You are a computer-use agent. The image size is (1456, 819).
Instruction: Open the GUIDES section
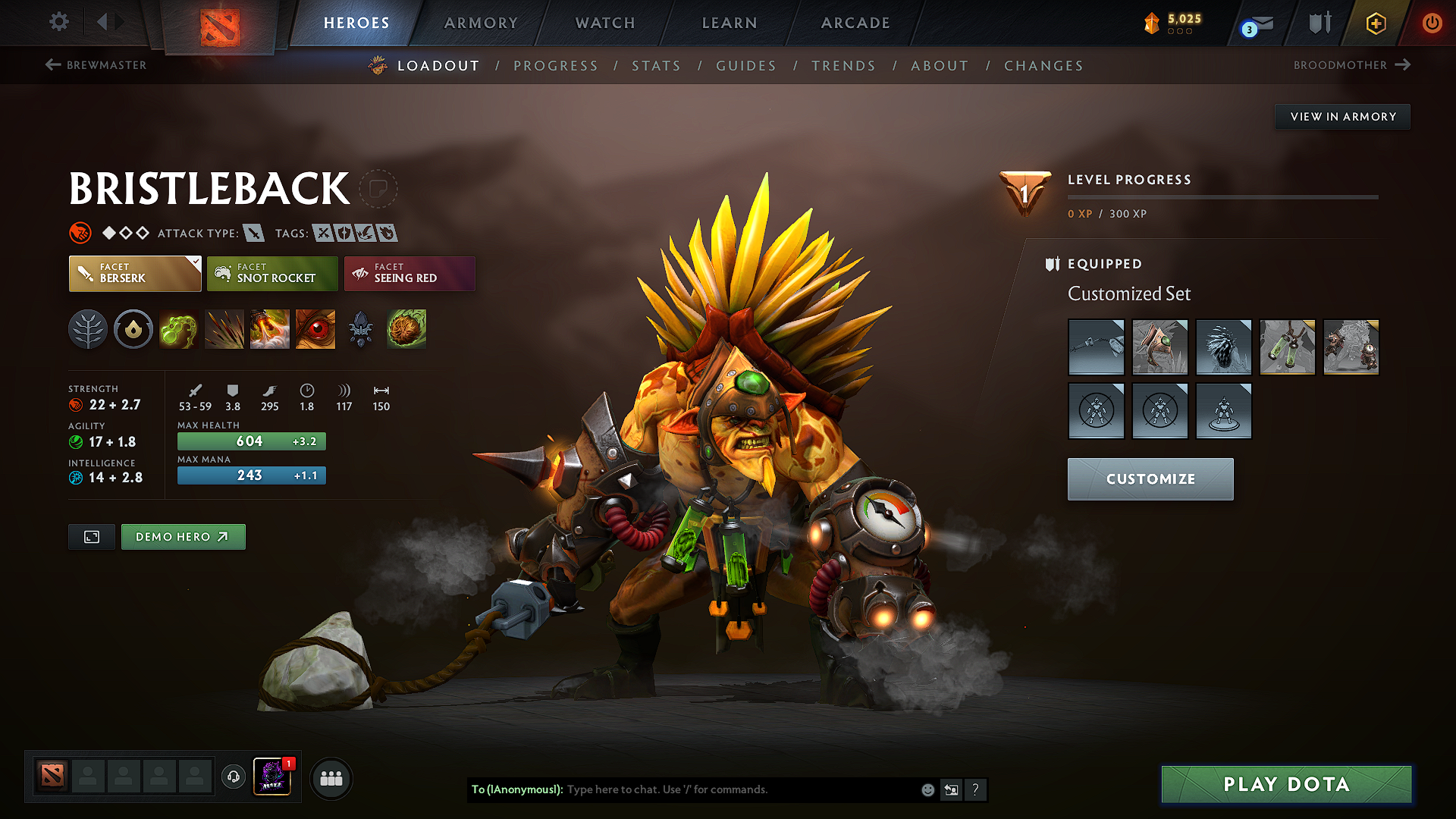(x=746, y=66)
